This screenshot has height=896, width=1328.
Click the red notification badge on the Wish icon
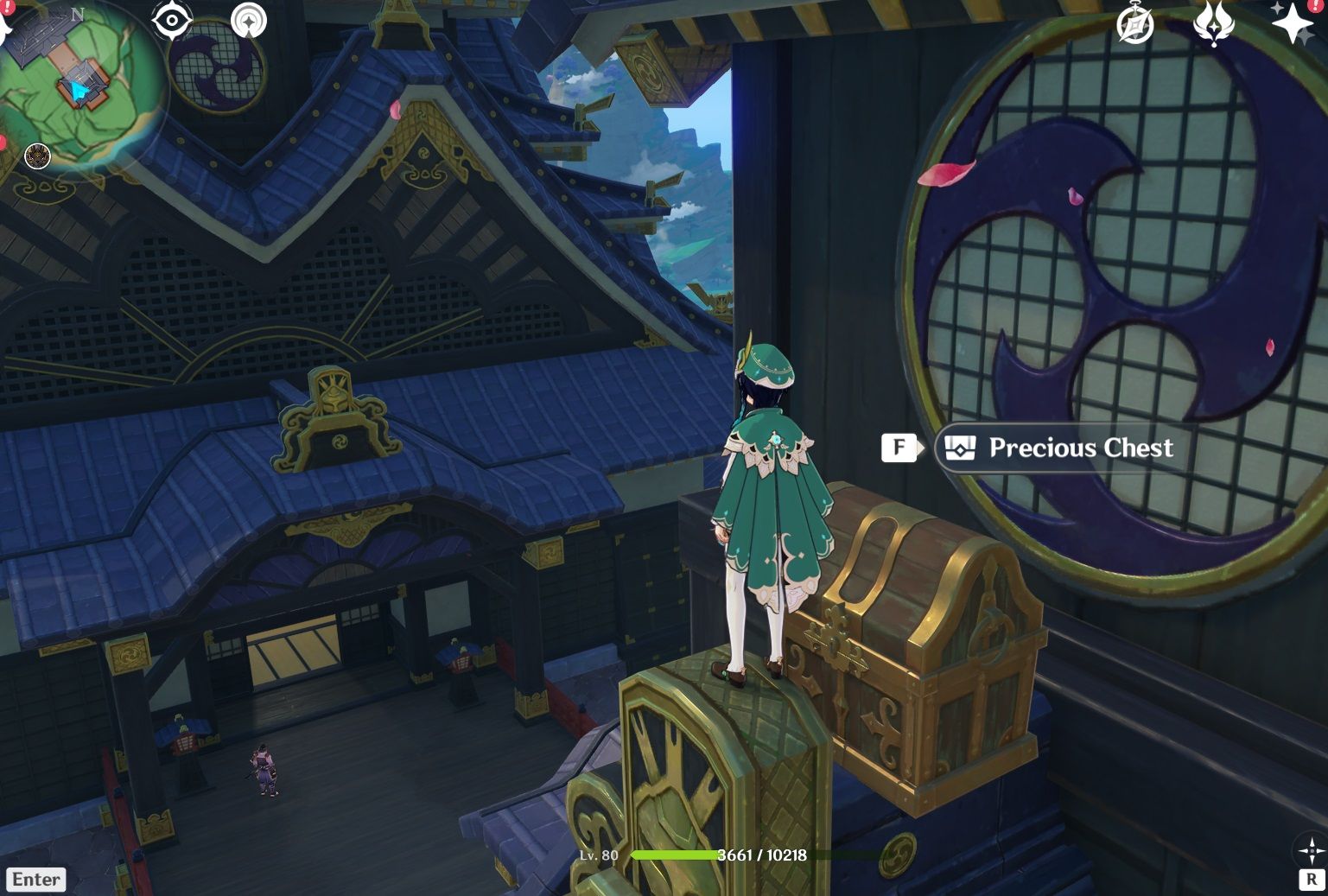pos(1314,6)
